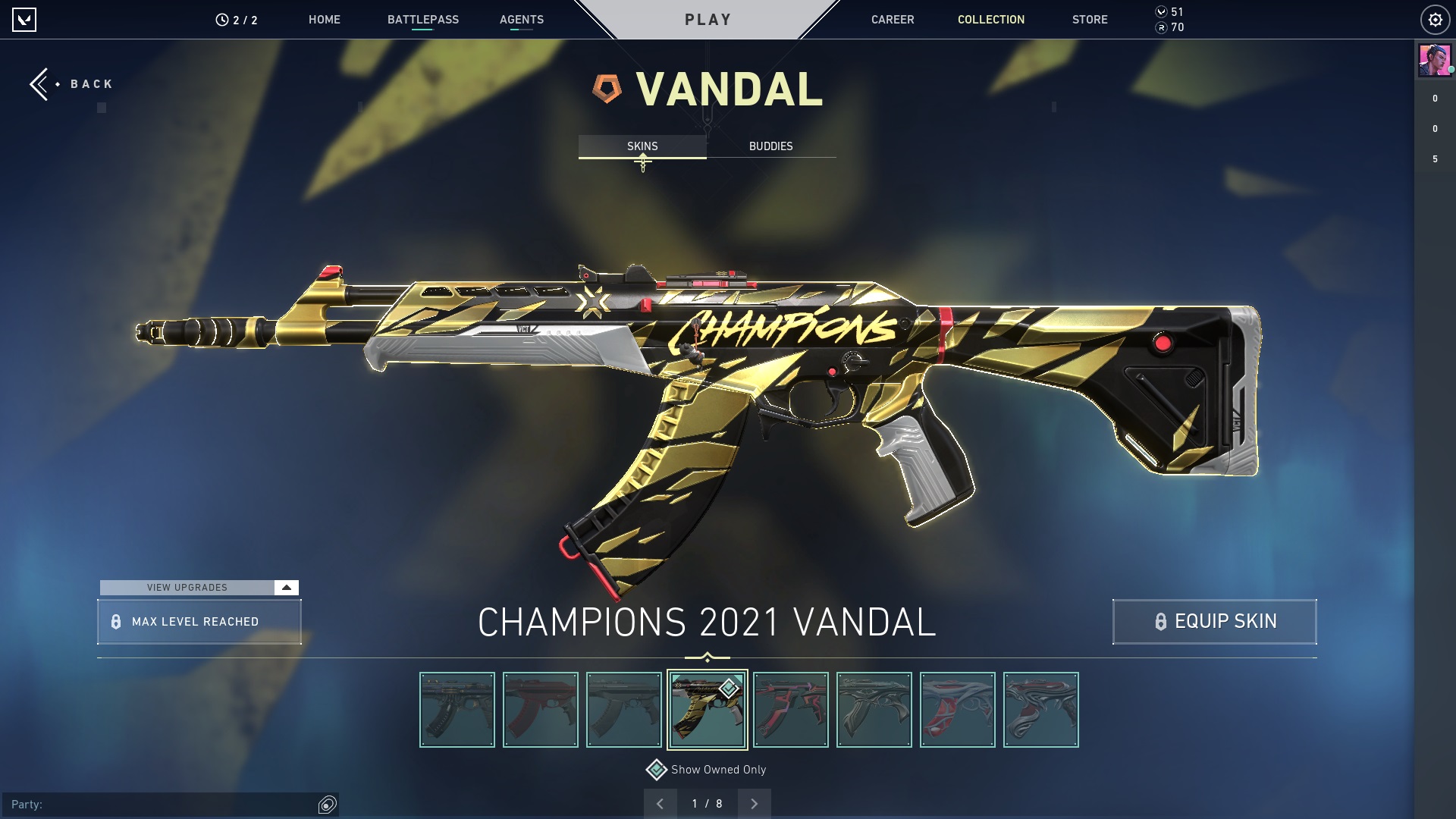Click the page indicator showing 1 / 8
Screen dimensions: 1456x819
click(x=707, y=802)
